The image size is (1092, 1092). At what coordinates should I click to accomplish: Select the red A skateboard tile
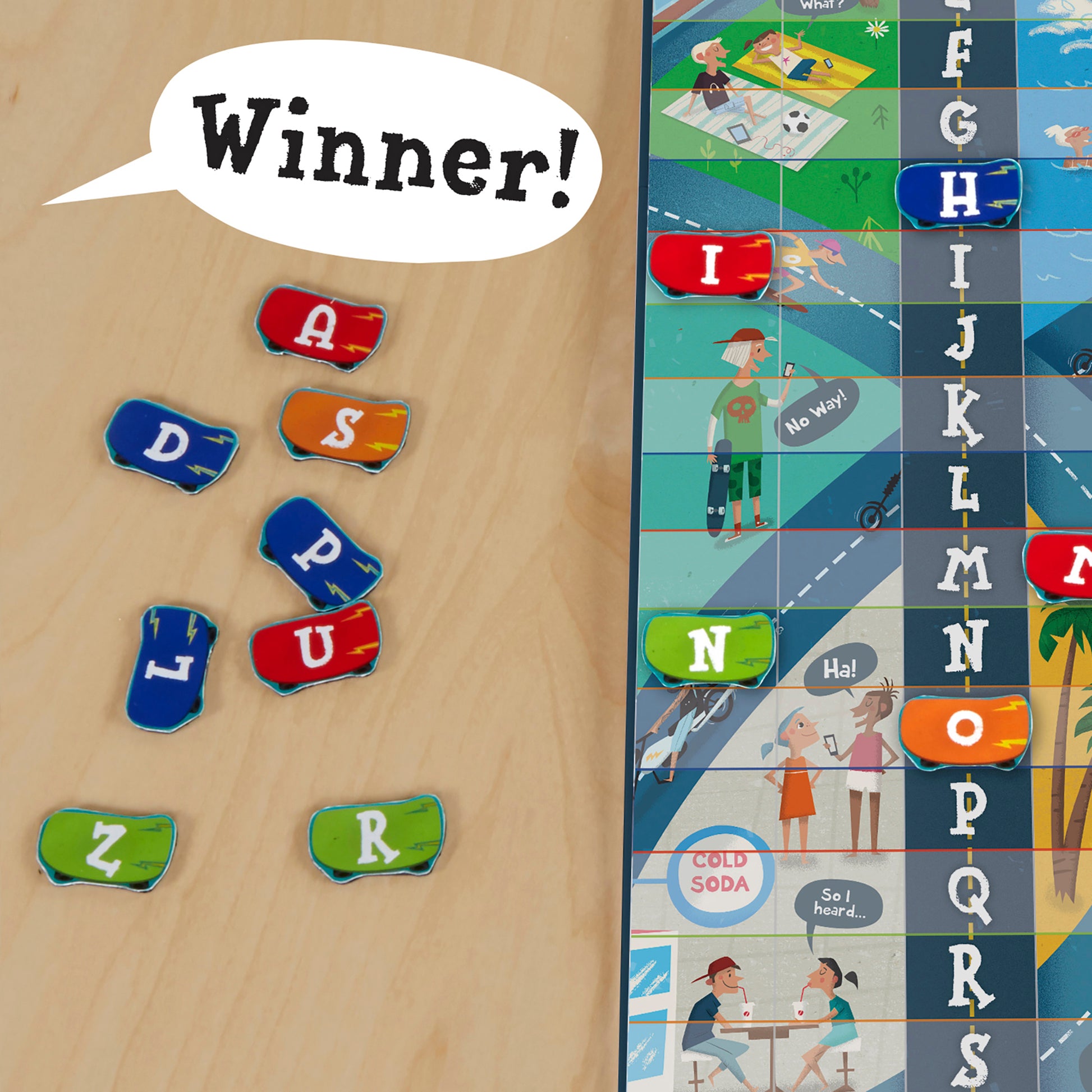coord(321,328)
